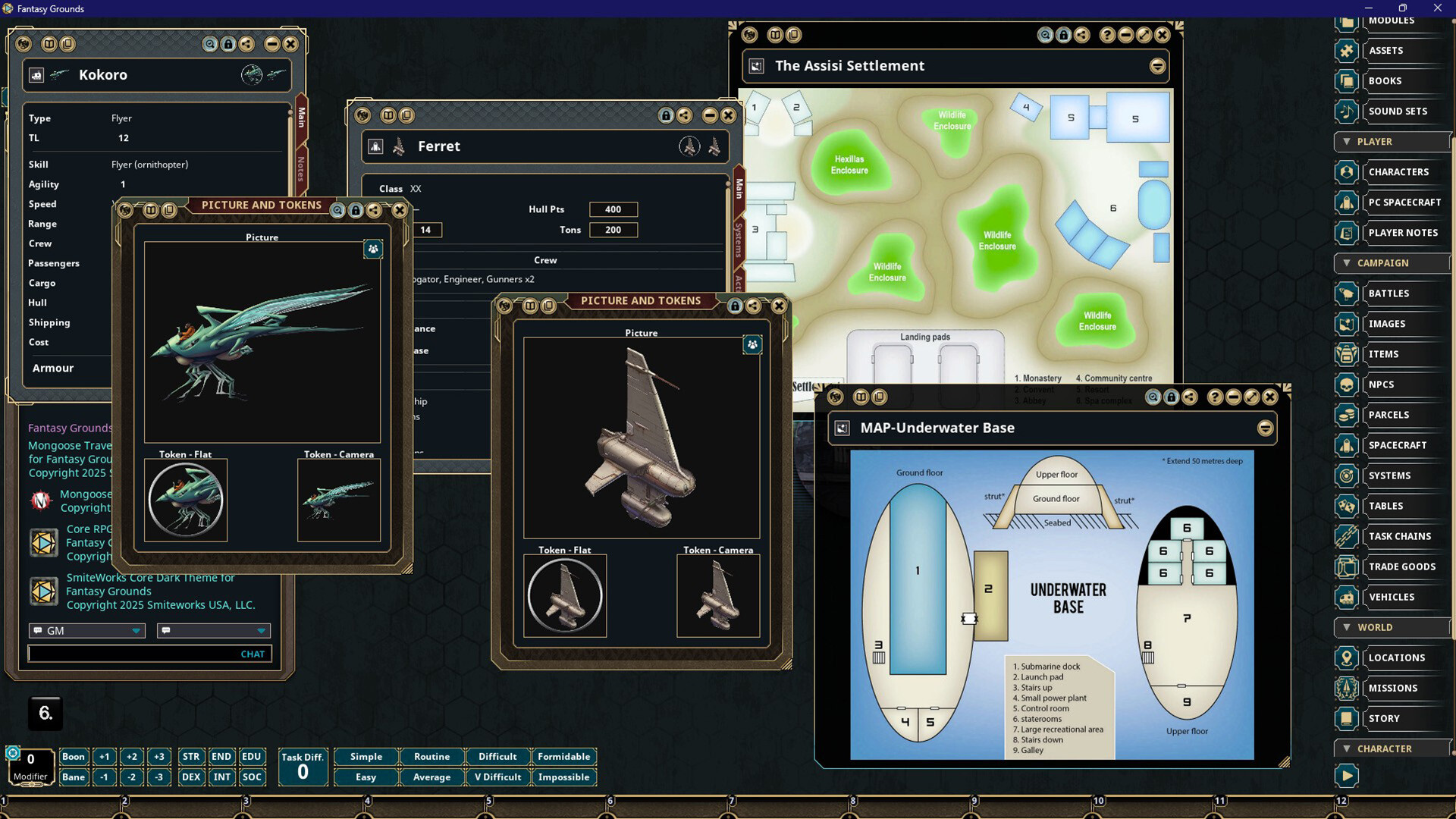The width and height of the screenshot is (1456, 819).
Task: Open the Trade Goods panel
Action: [x=1402, y=566]
